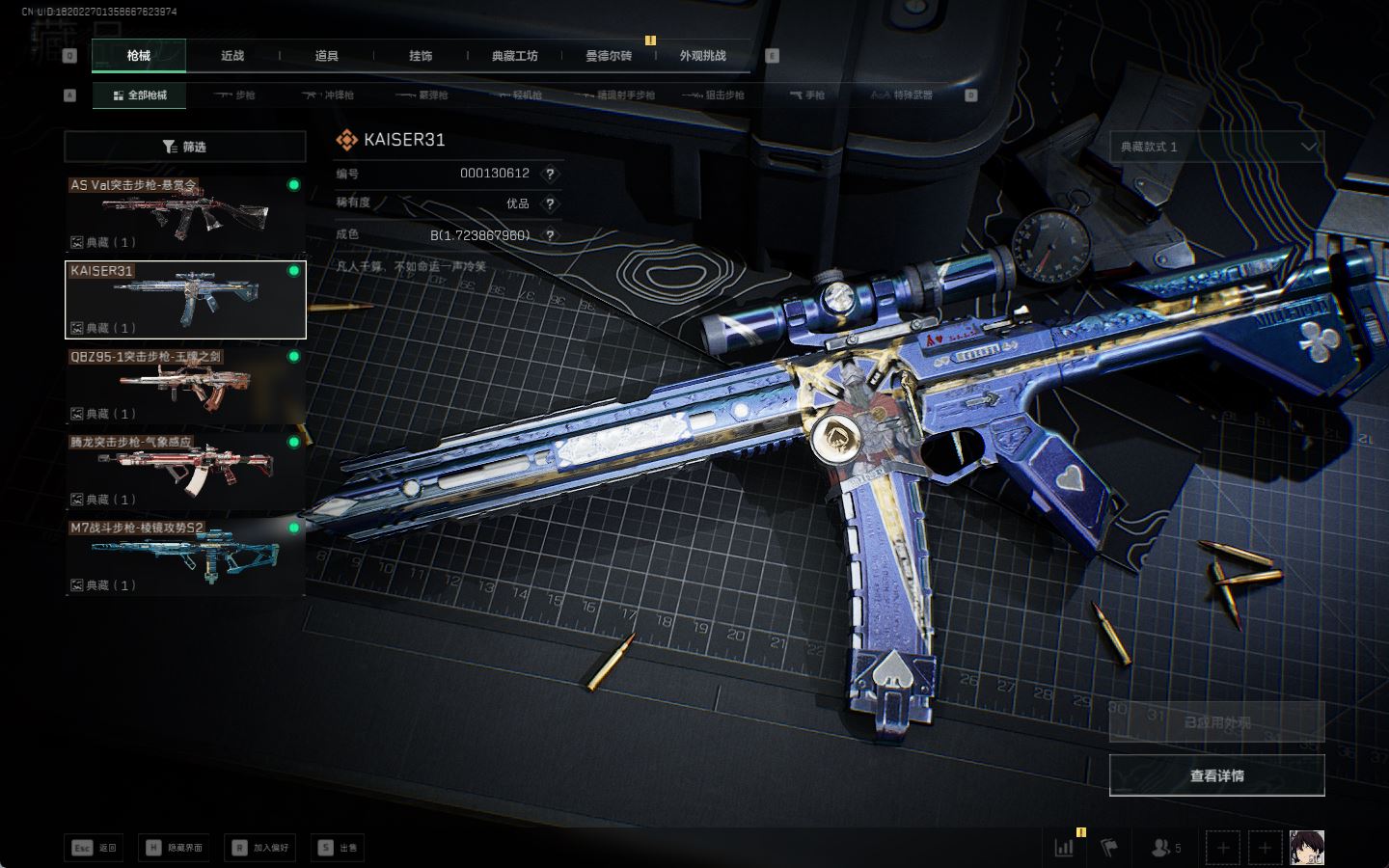Pick the M7 战斗步枪 棱镜攻势S2 skin

pos(185,556)
